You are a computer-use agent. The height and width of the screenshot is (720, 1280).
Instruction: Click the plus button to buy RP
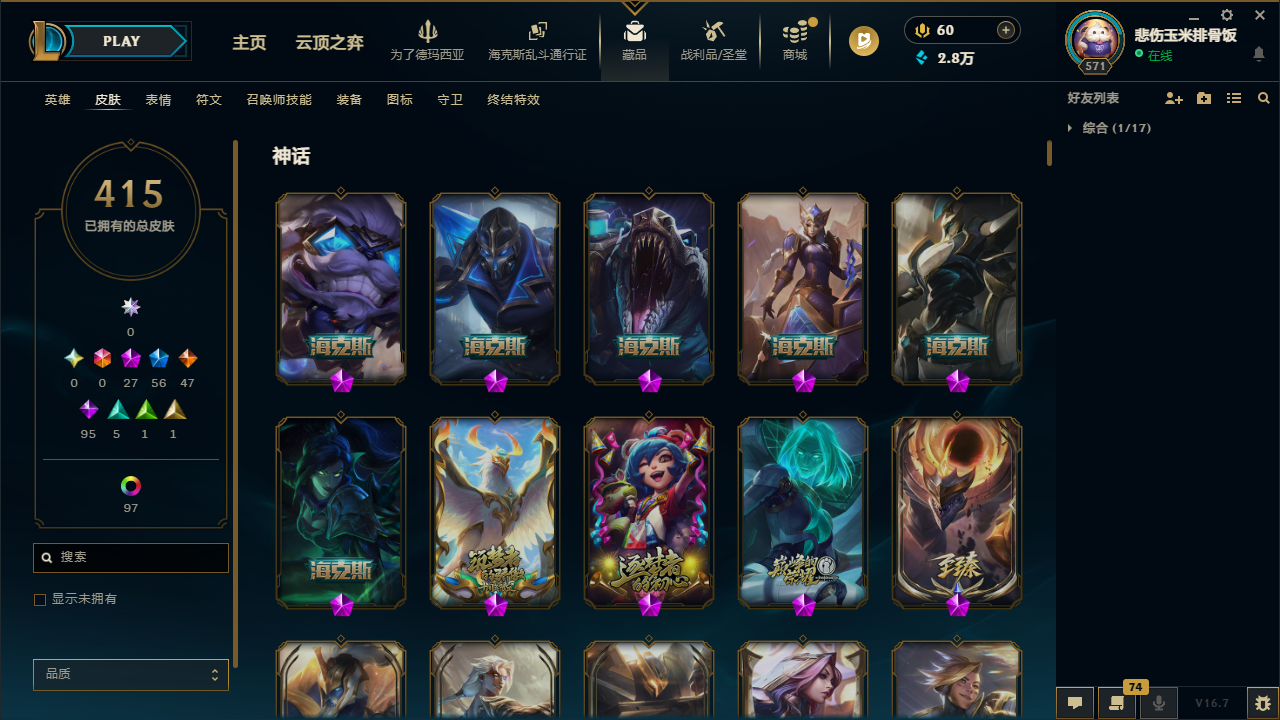1004,30
